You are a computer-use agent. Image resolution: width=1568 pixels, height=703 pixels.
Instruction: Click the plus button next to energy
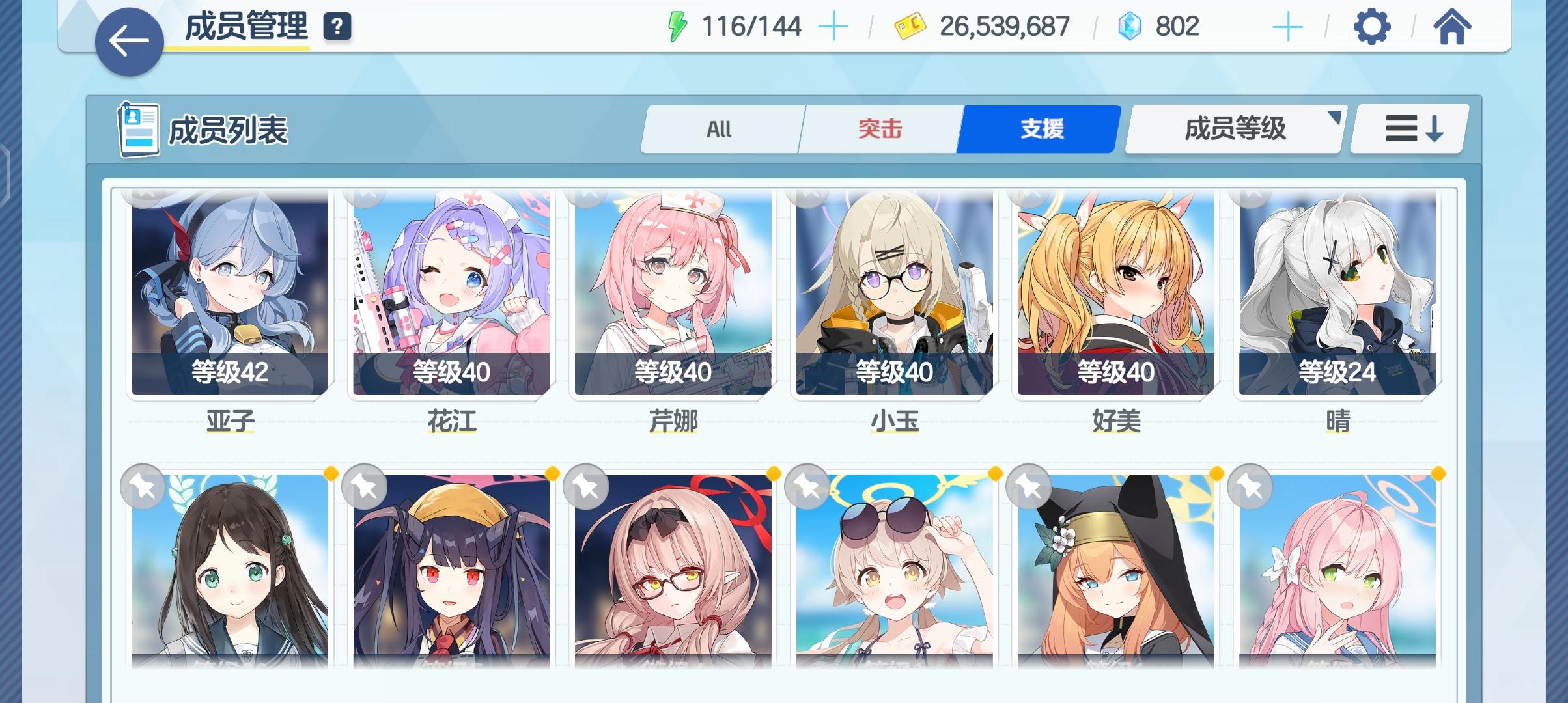click(x=834, y=26)
